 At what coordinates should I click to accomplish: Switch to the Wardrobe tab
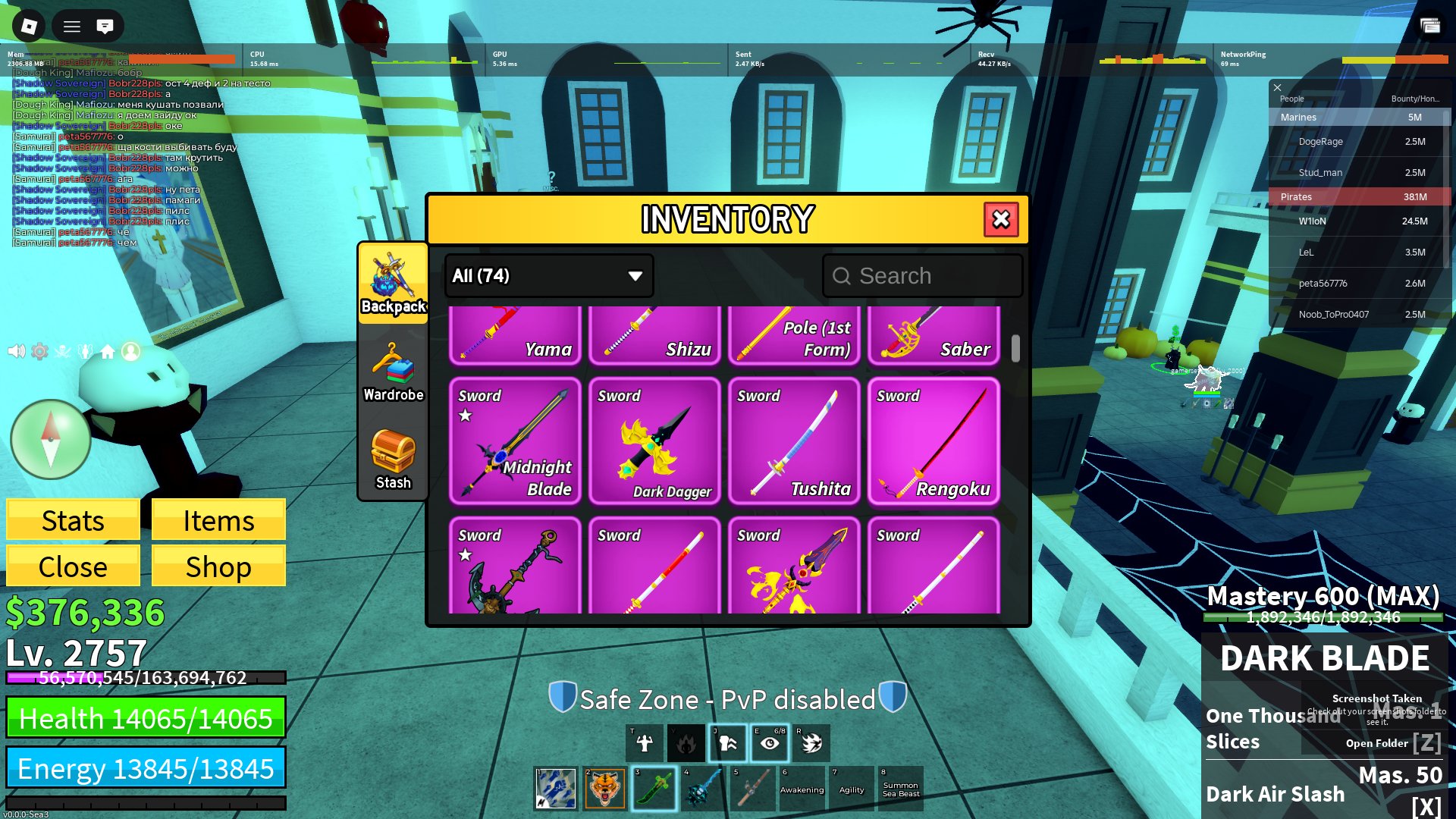coord(393,372)
